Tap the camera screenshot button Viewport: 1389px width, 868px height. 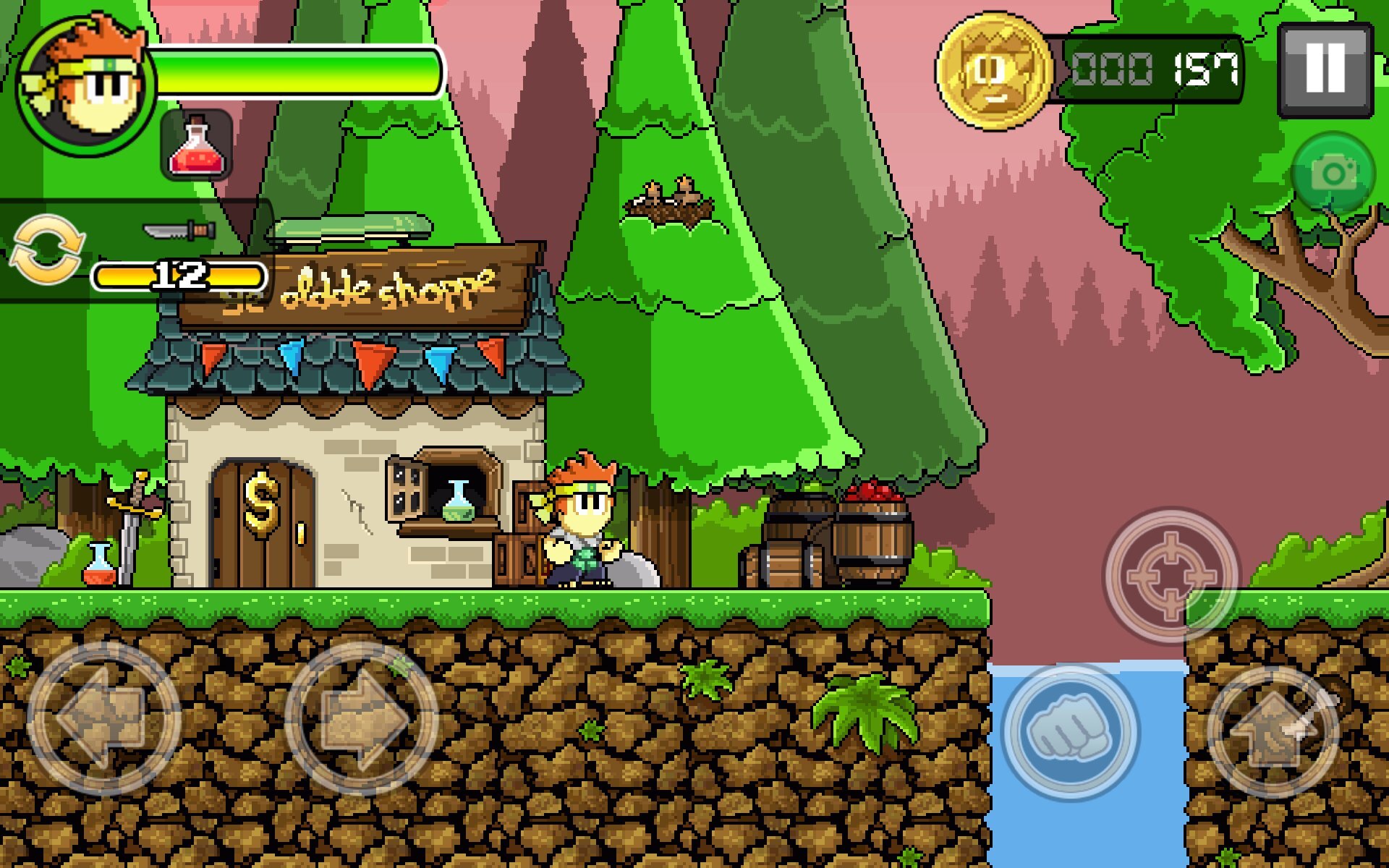click(x=1333, y=174)
